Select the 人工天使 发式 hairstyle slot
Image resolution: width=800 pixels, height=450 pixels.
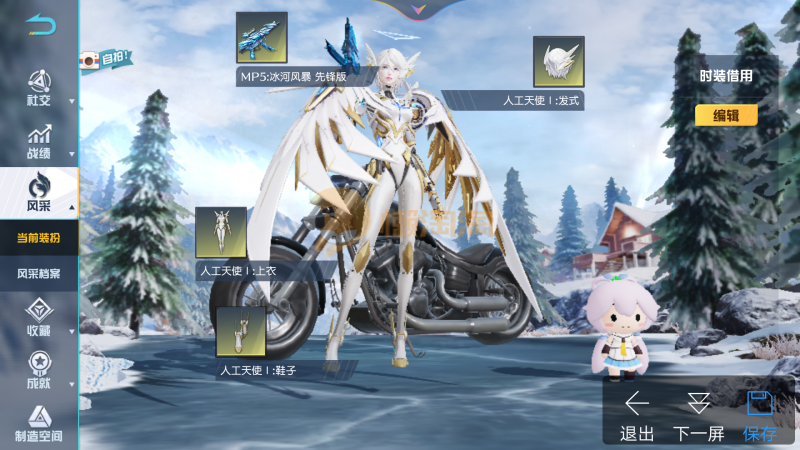(558, 62)
